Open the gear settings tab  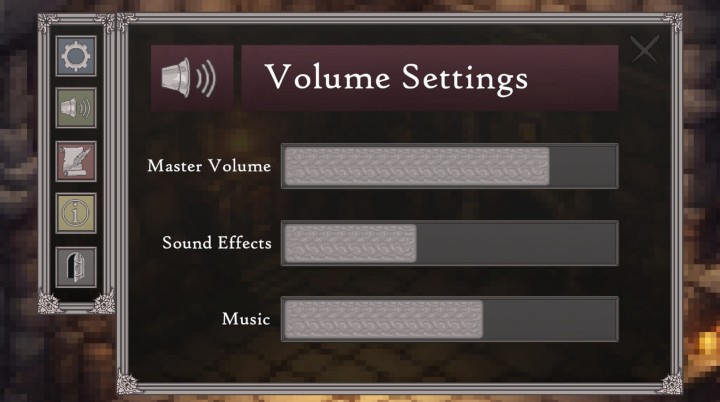76,56
